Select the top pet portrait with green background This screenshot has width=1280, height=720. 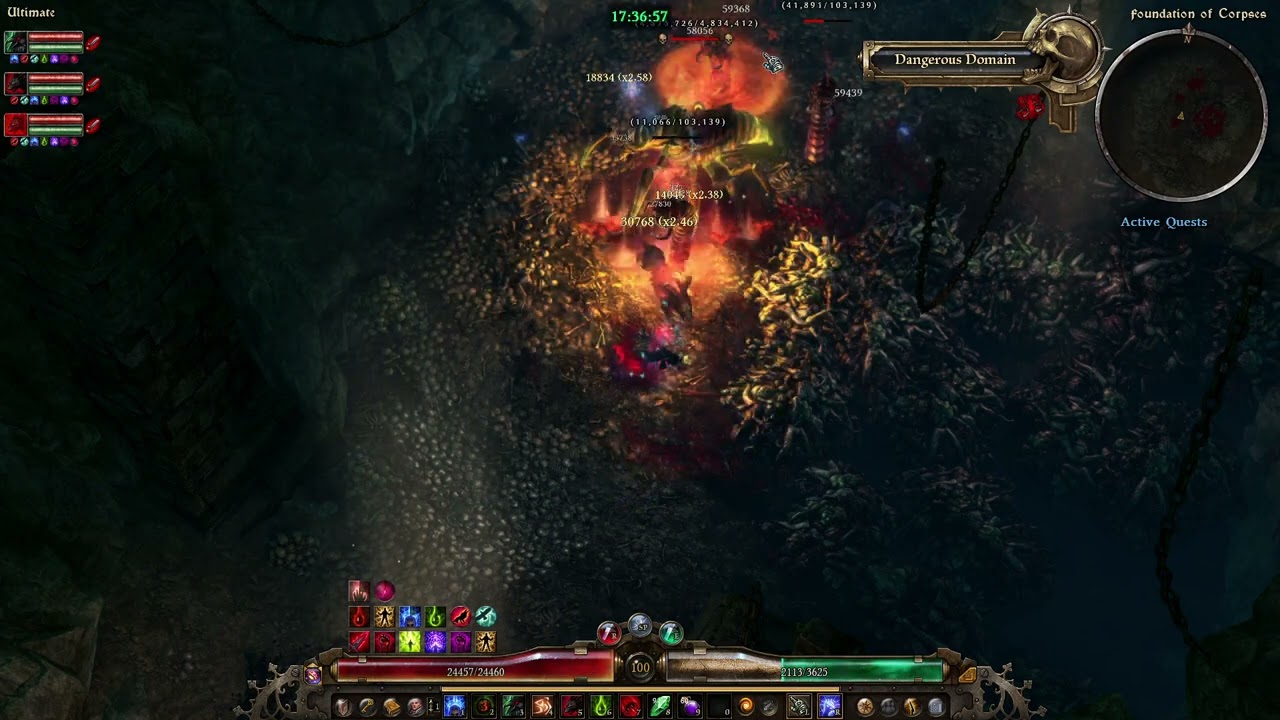coord(15,42)
